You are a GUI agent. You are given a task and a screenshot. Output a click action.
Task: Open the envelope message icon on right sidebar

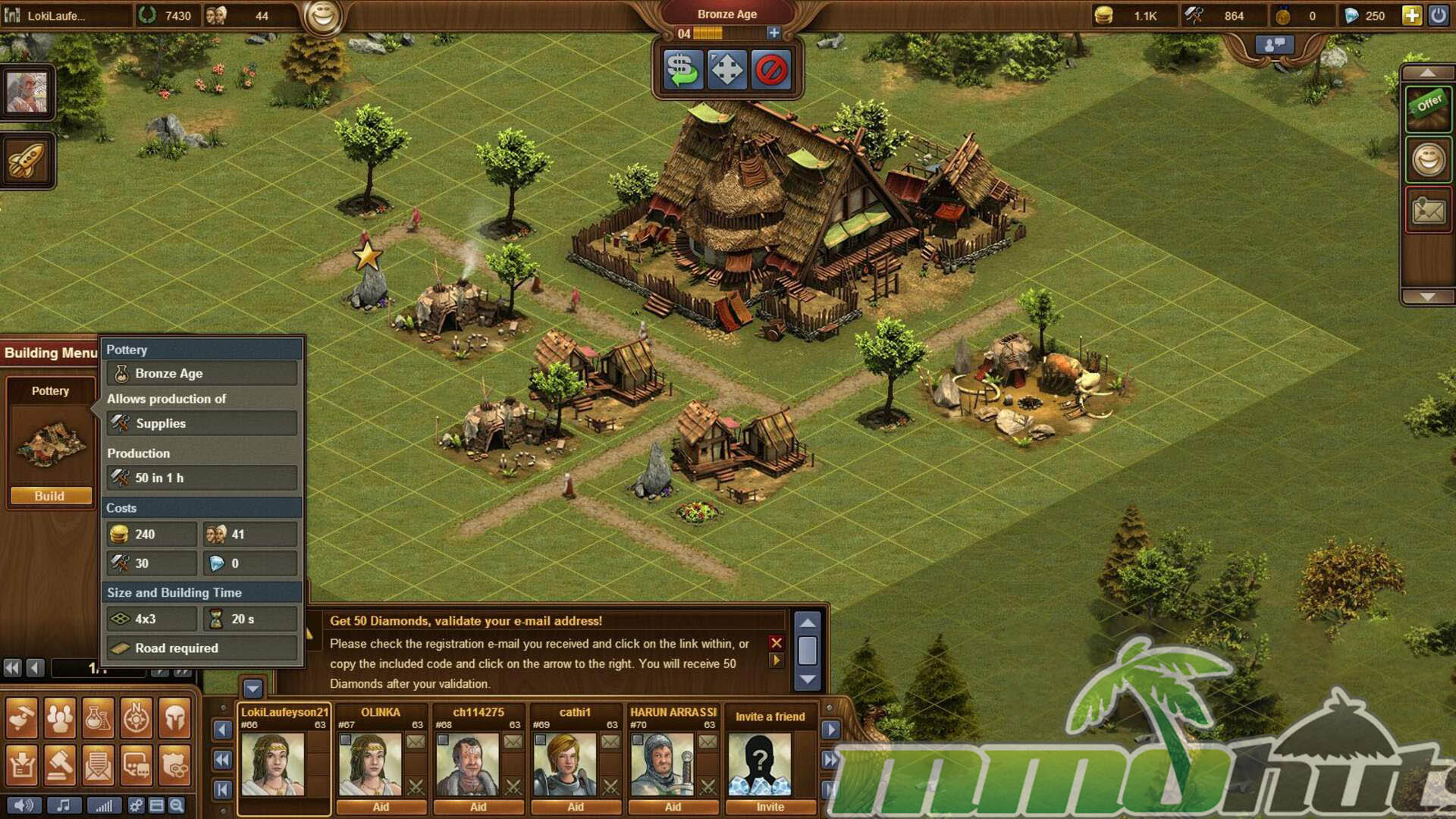pyautogui.click(x=1428, y=210)
